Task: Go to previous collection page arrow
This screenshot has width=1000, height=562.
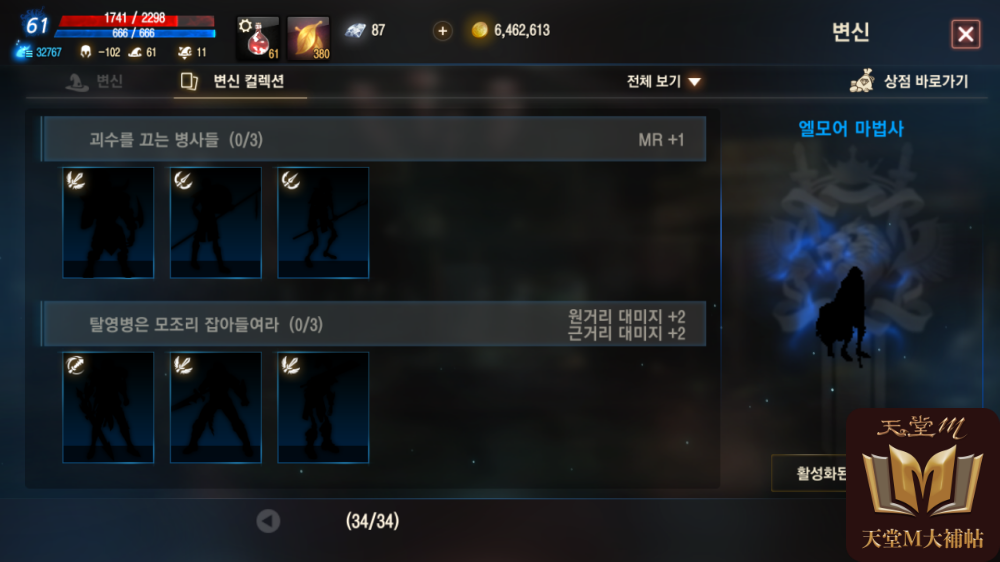Action: [268, 521]
